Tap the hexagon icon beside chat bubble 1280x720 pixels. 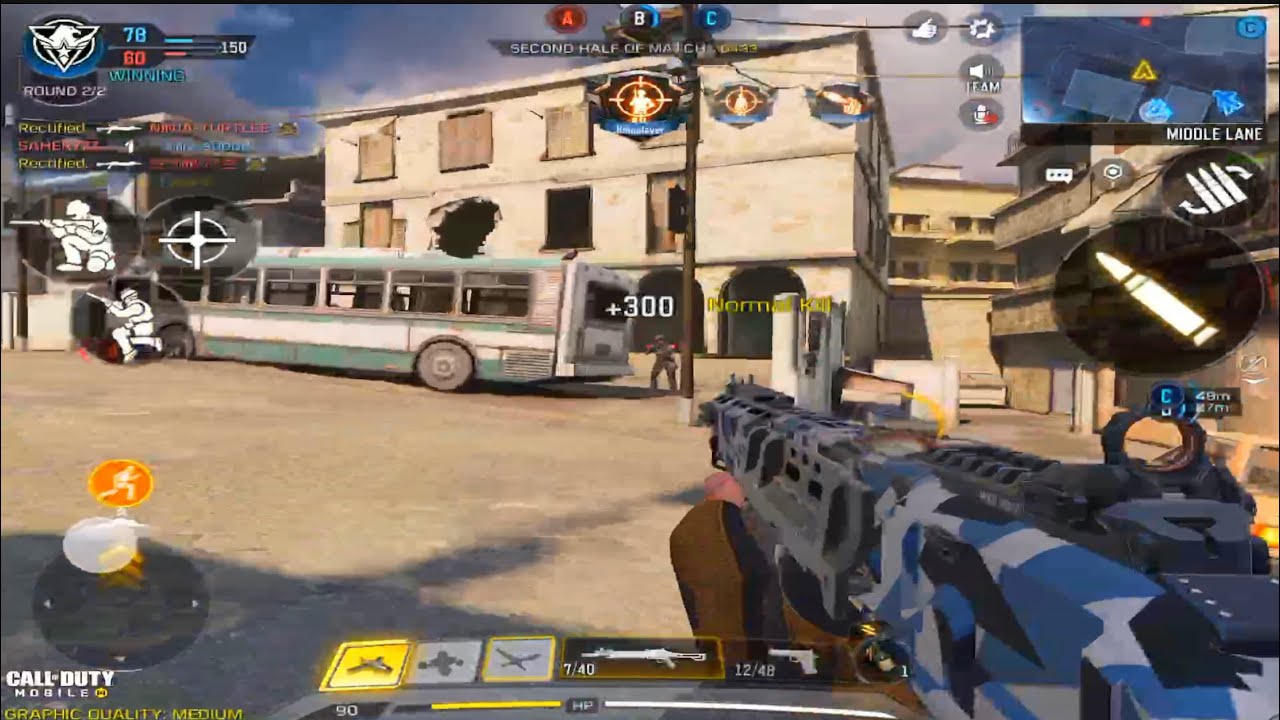tap(1110, 174)
